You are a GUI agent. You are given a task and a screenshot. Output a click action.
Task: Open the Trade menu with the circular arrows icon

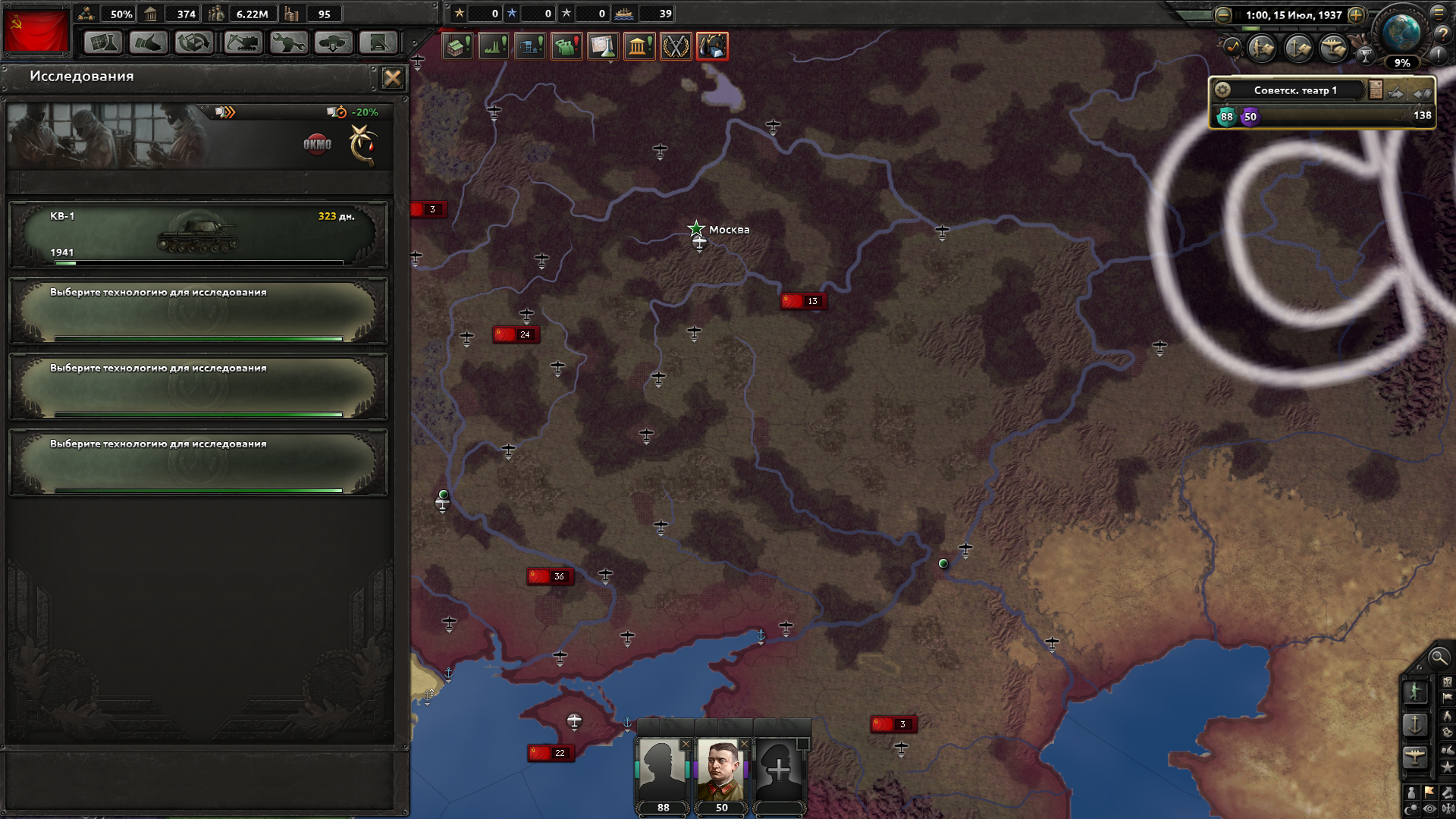pos(194,43)
